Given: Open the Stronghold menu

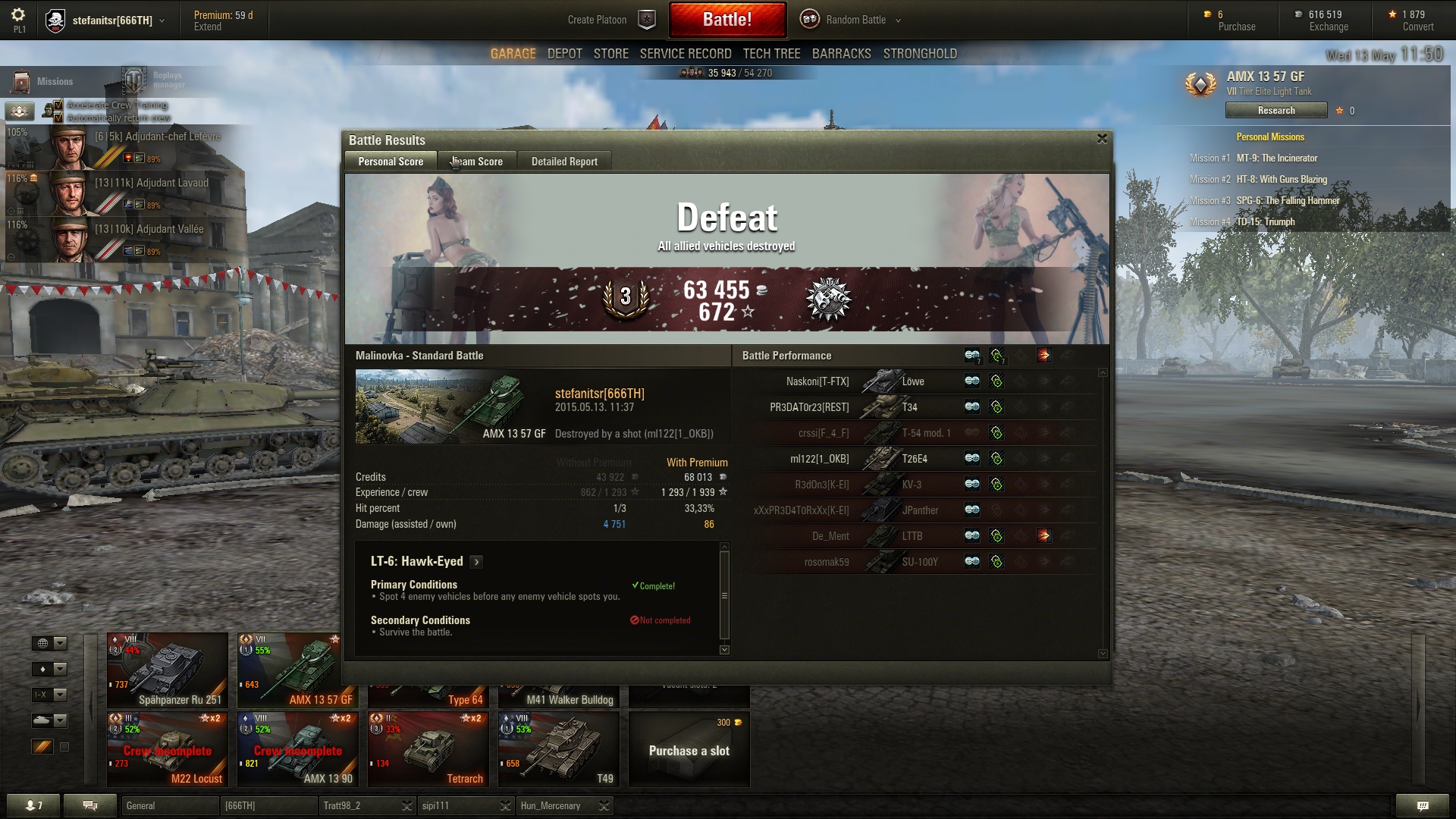Looking at the screenshot, I should [x=919, y=54].
